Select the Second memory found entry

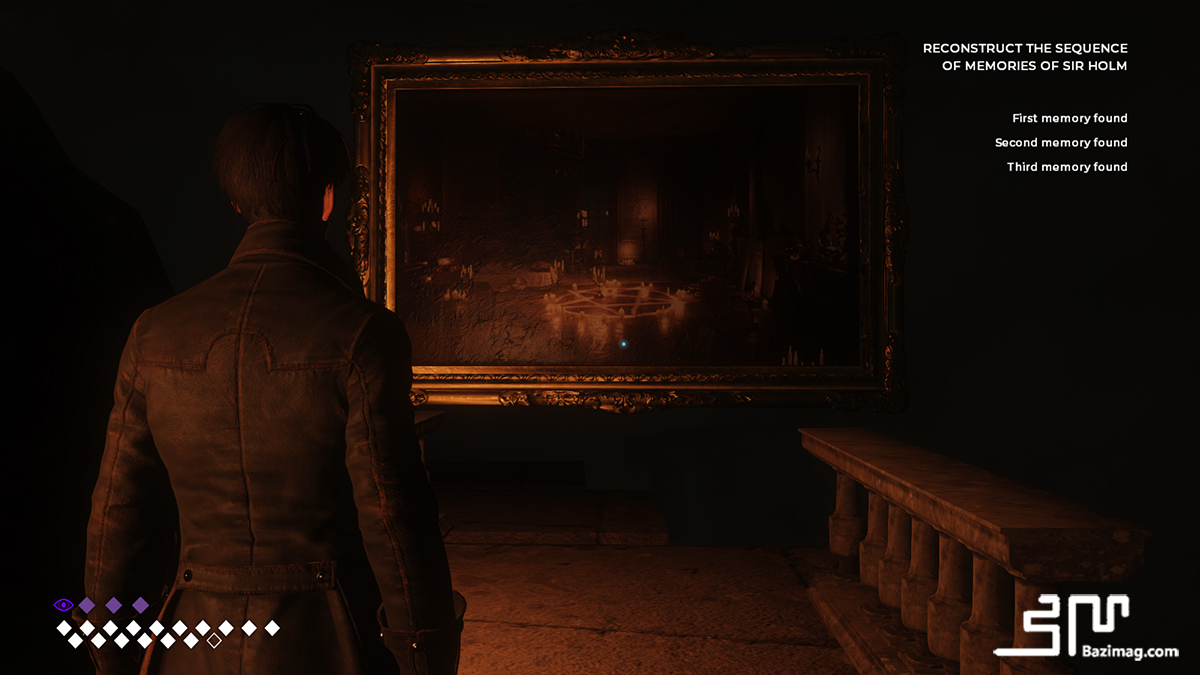[1061, 143]
